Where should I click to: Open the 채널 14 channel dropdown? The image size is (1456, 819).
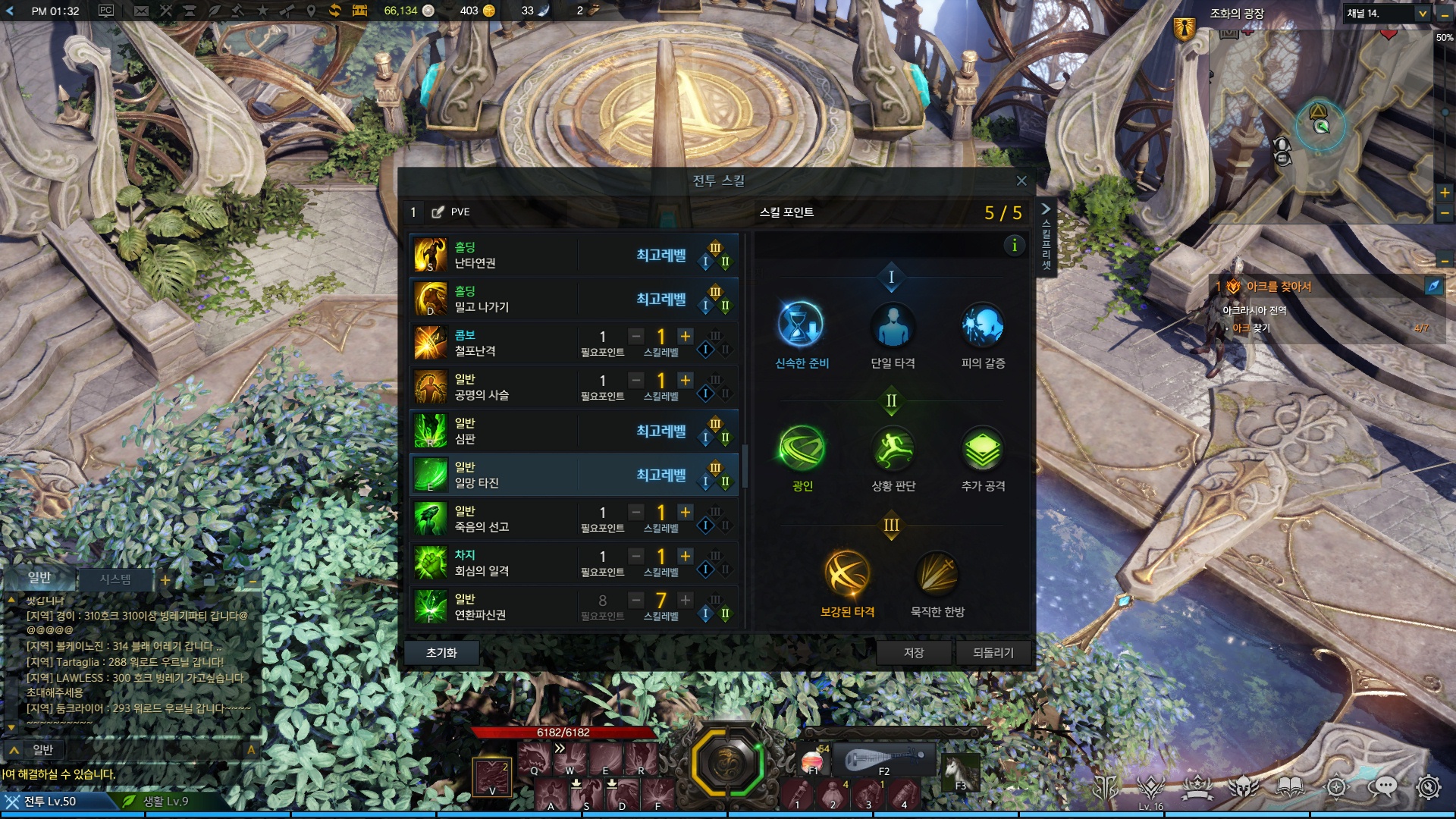(x=1423, y=14)
